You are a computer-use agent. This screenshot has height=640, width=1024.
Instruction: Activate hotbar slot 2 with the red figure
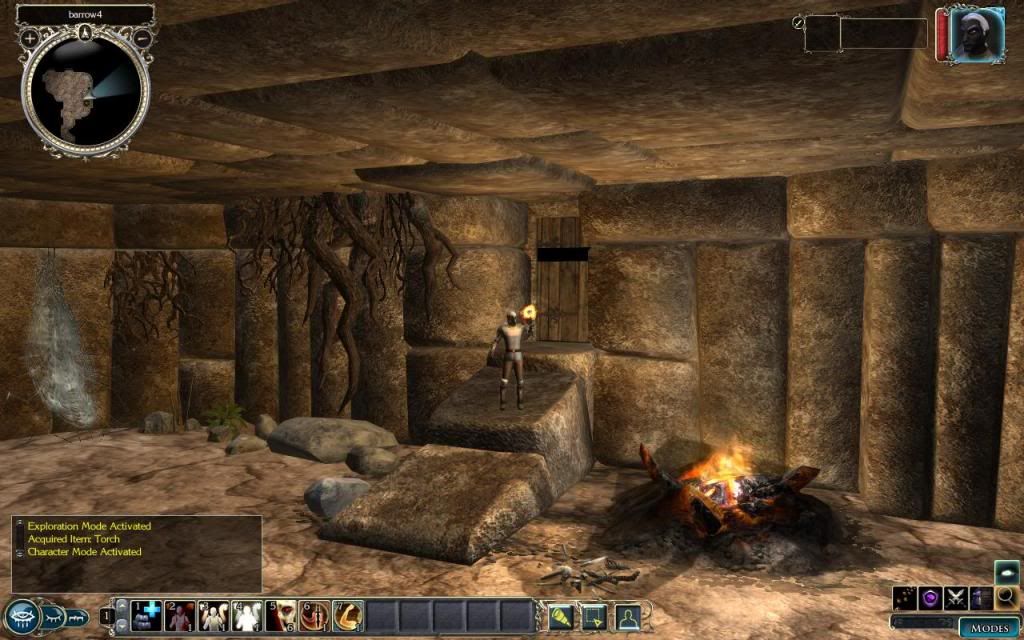point(181,615)
